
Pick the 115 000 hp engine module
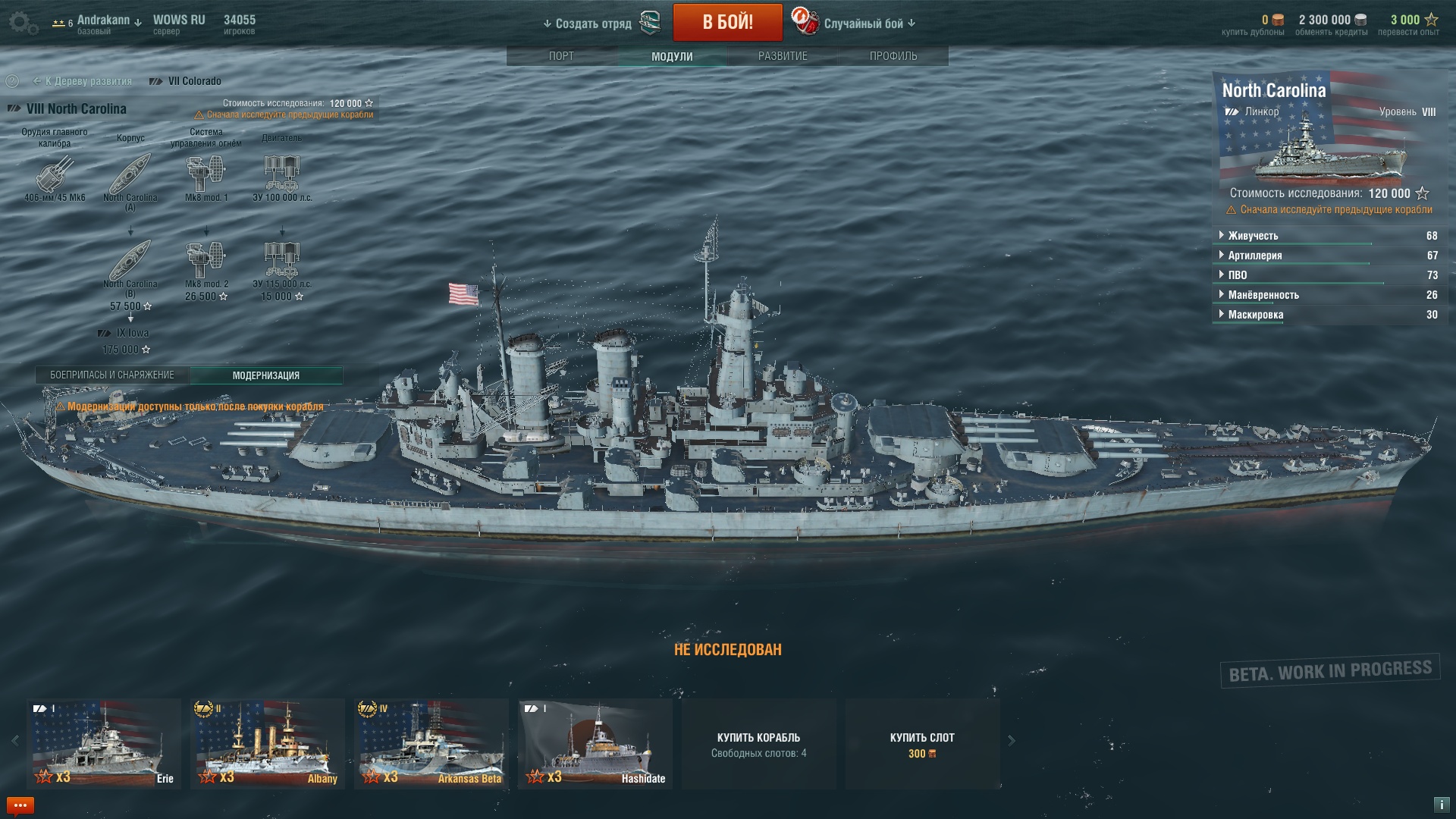pyautogui.click(x=282, y=261)
